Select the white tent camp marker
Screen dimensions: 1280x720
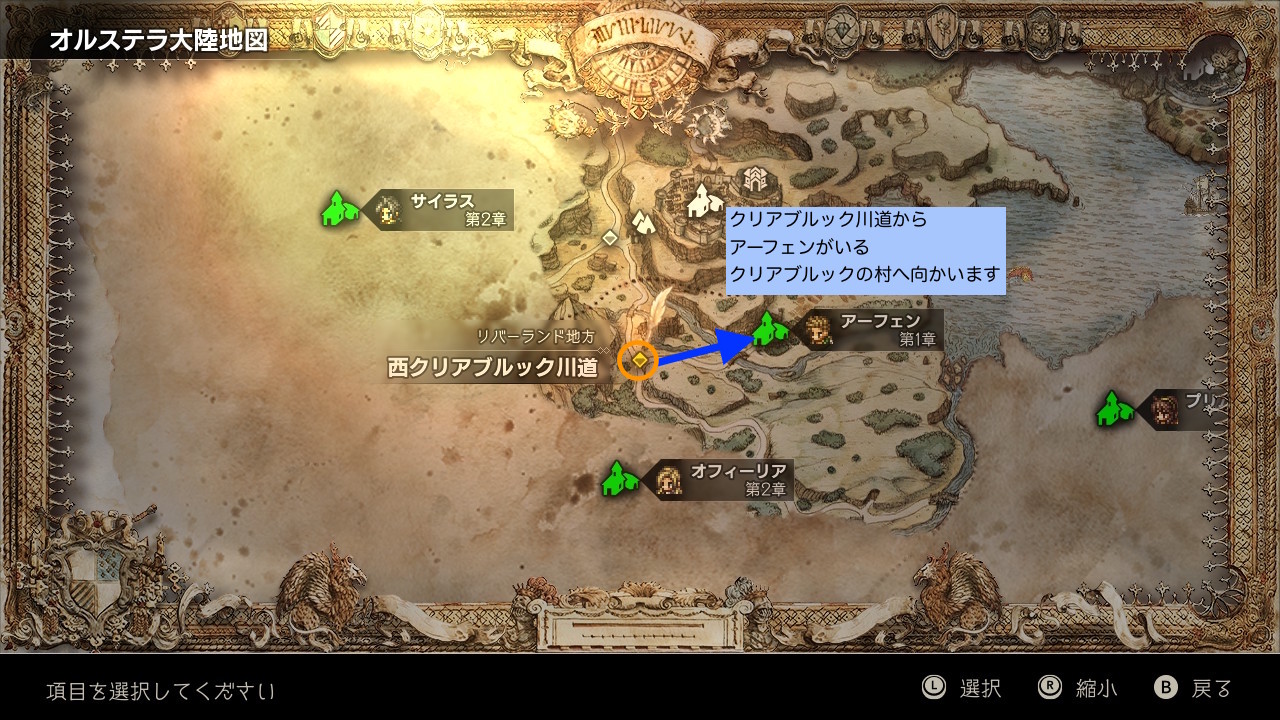(642, 221)
